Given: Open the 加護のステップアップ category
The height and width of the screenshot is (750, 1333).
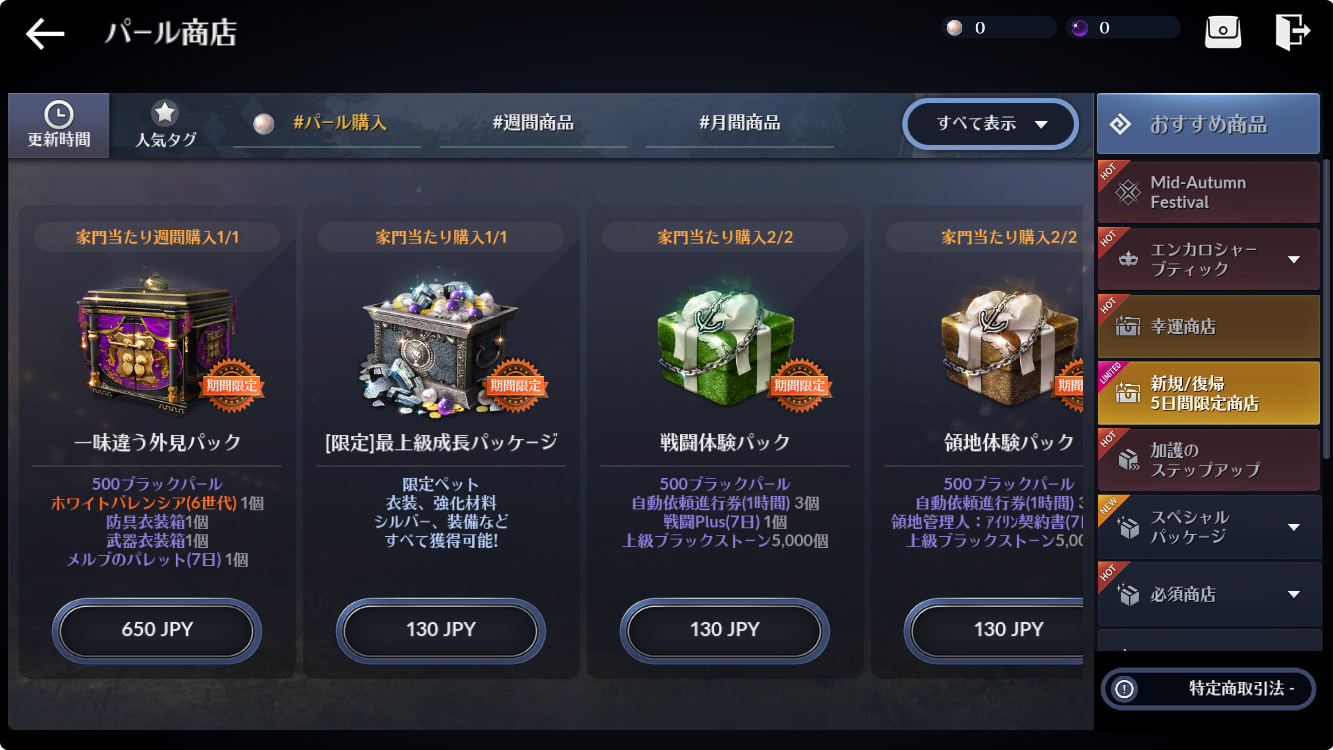Looking at the screenshot, I should pyautogui.click(x=1208, y=460).
